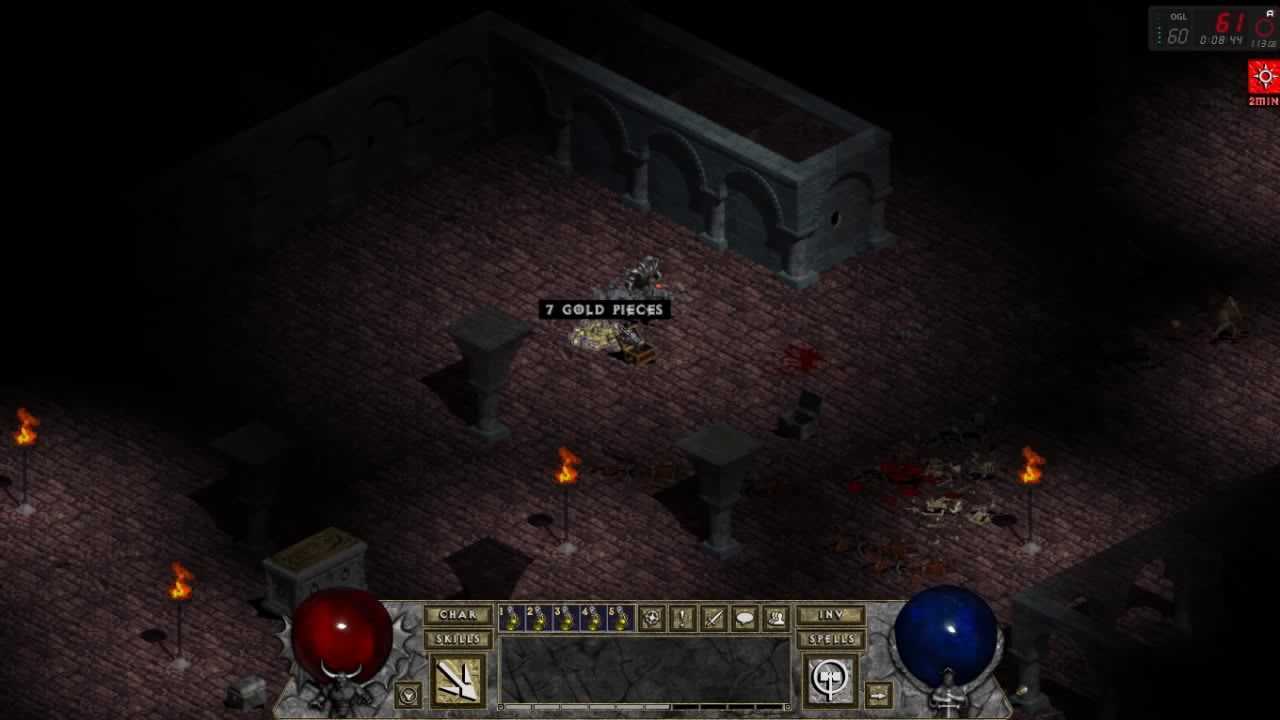Open the SKILLS panel
1280x720 pixels.
coord(458,639)
